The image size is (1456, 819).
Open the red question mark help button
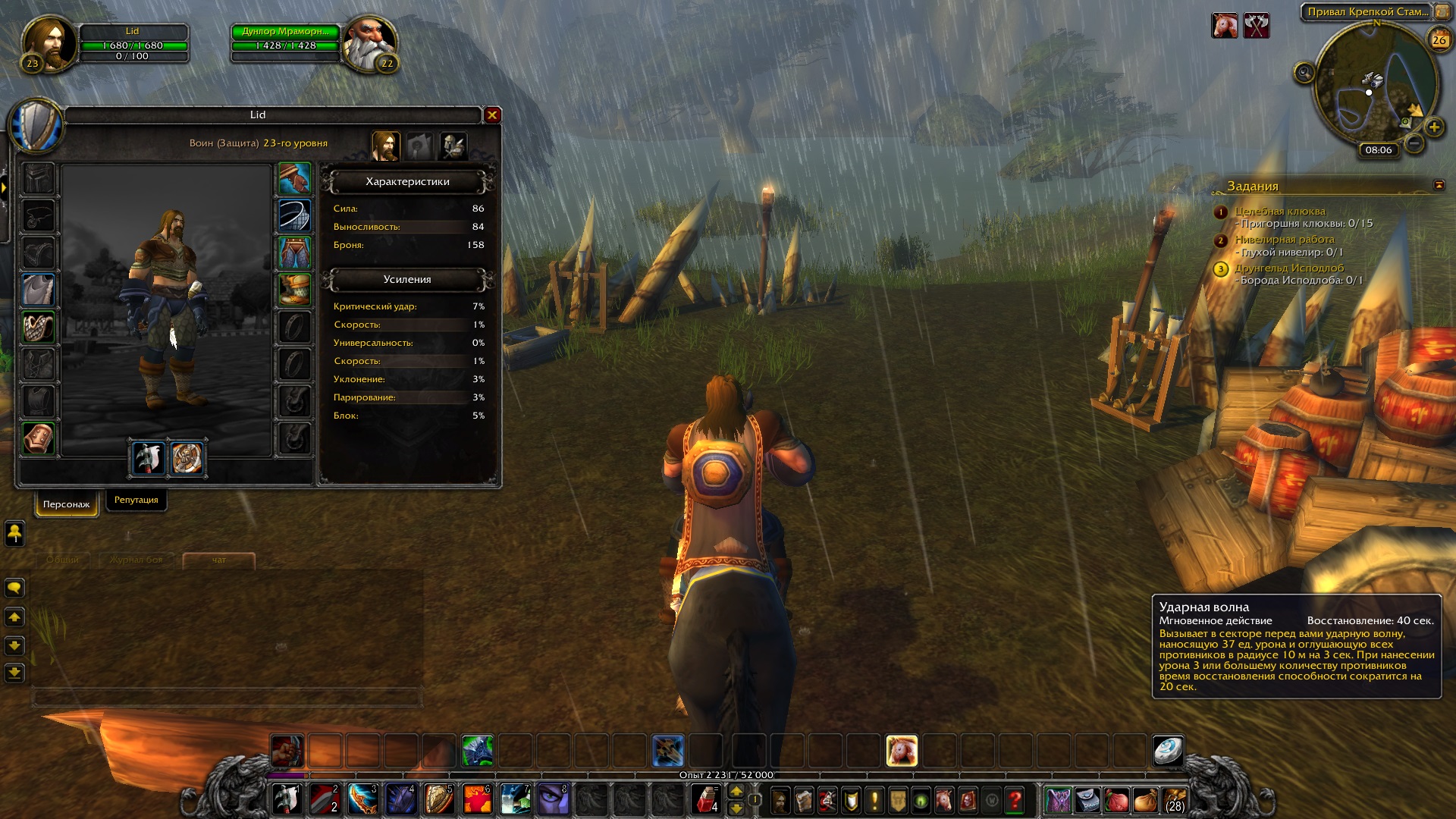click(x=1015, y=800)
